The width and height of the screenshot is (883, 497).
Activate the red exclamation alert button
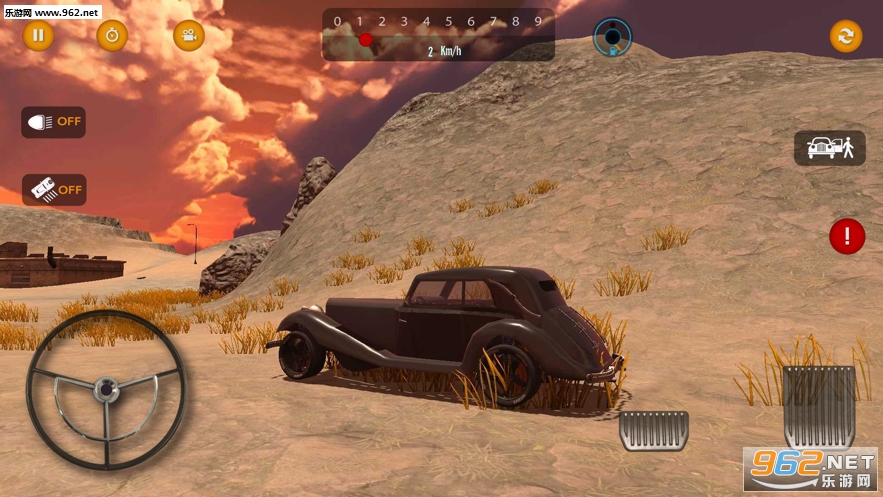click(x=847, y=236)
